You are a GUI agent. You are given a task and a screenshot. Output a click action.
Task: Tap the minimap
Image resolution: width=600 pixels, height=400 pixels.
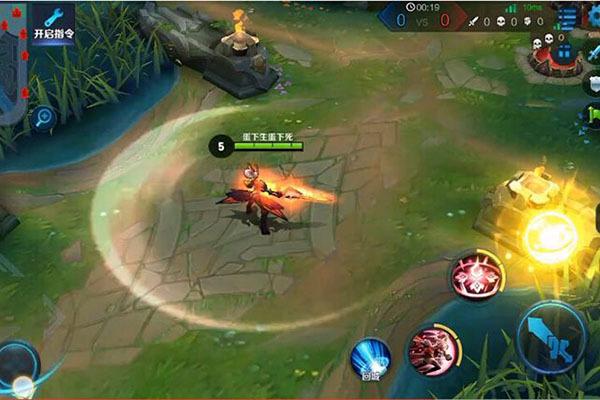[12, 60]
